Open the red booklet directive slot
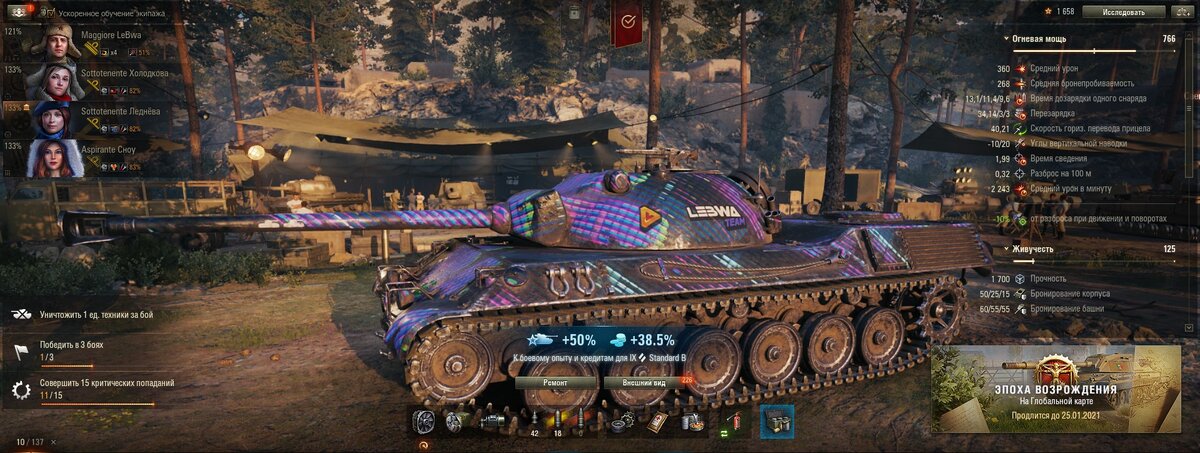Image resolution: width=1200 pixels, height=453 pixels. point(656,422)
